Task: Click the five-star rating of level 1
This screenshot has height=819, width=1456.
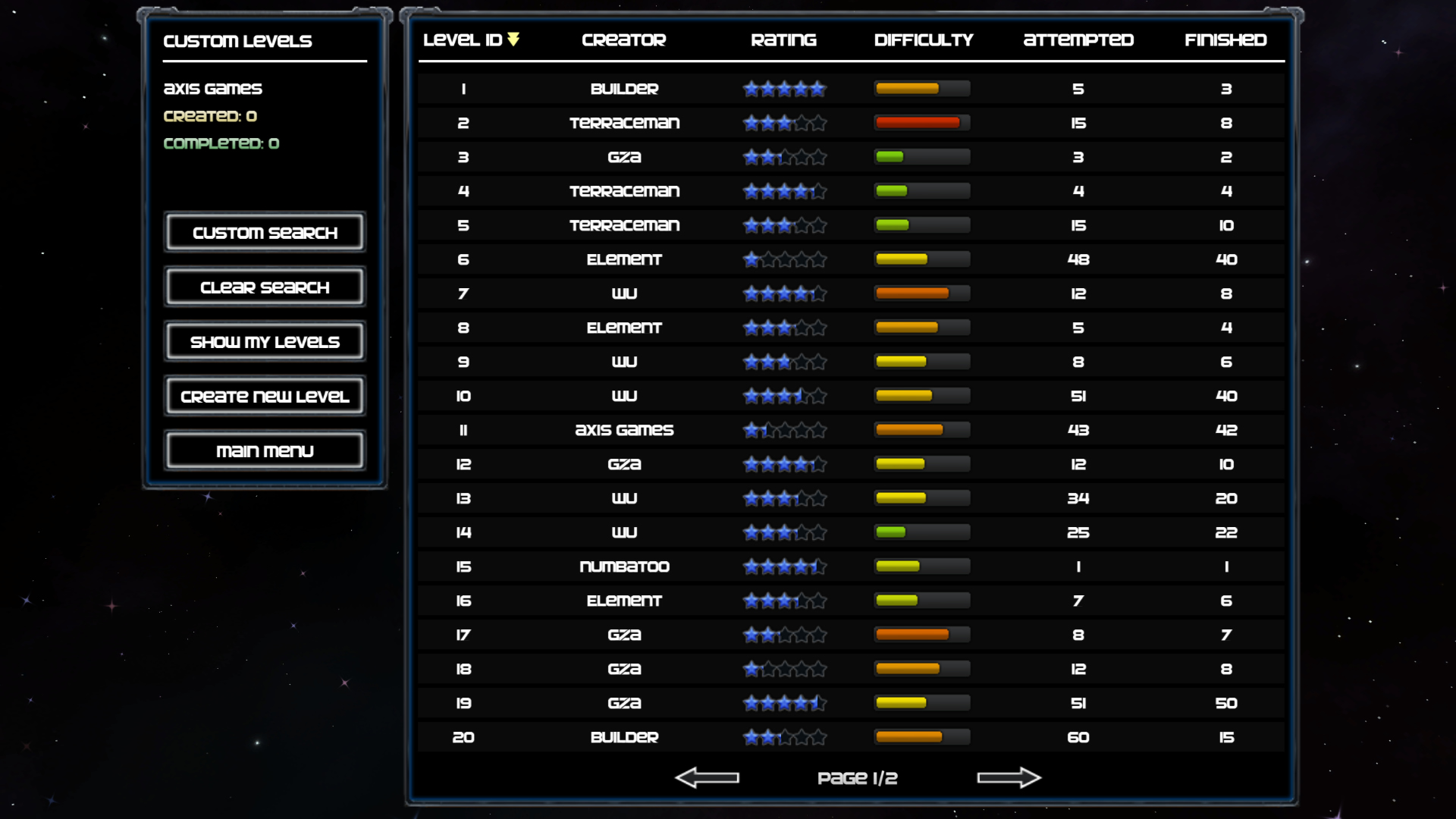Action: click(784, 89)
